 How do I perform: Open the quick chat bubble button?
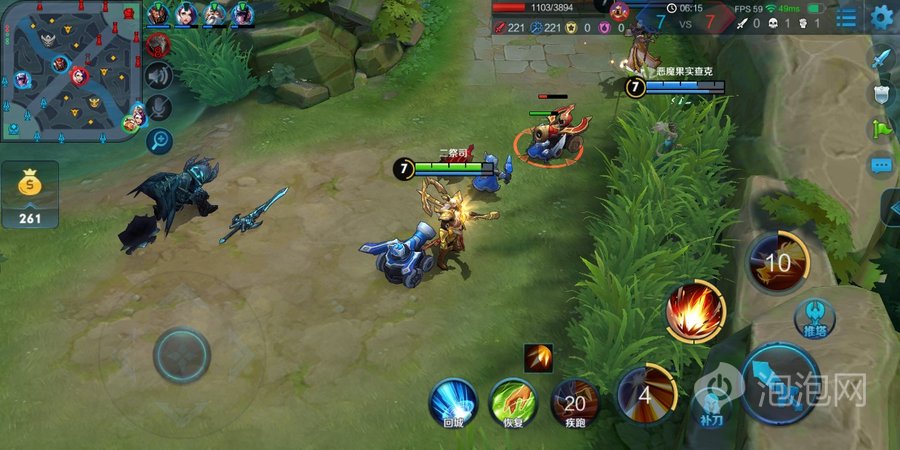tap(881, 164)
